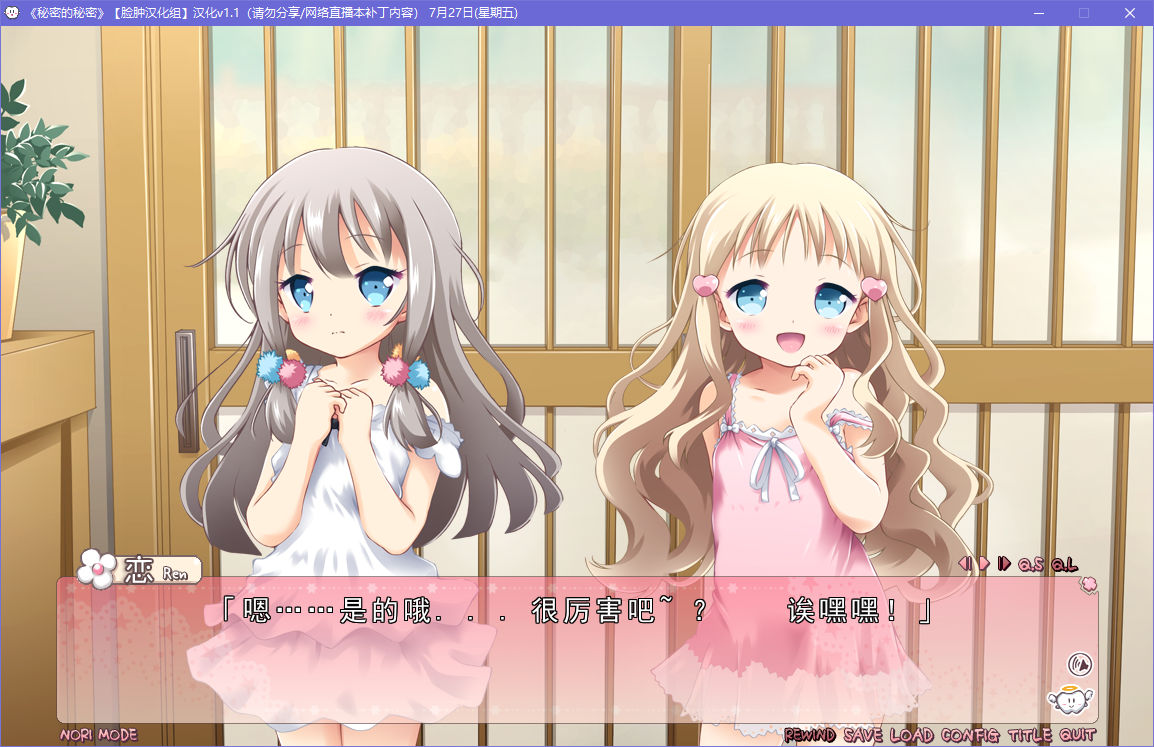This screenshot has width=1154, height=747.
Task: Open the LOAD menu
Action: [x=912, y=735]
